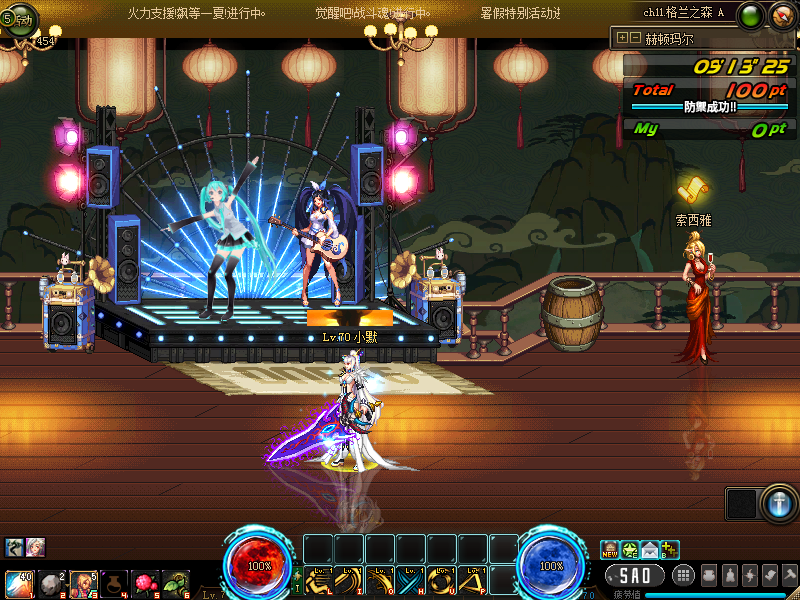
Task: Open the mail envelope icon
Action: coord(650,549)
